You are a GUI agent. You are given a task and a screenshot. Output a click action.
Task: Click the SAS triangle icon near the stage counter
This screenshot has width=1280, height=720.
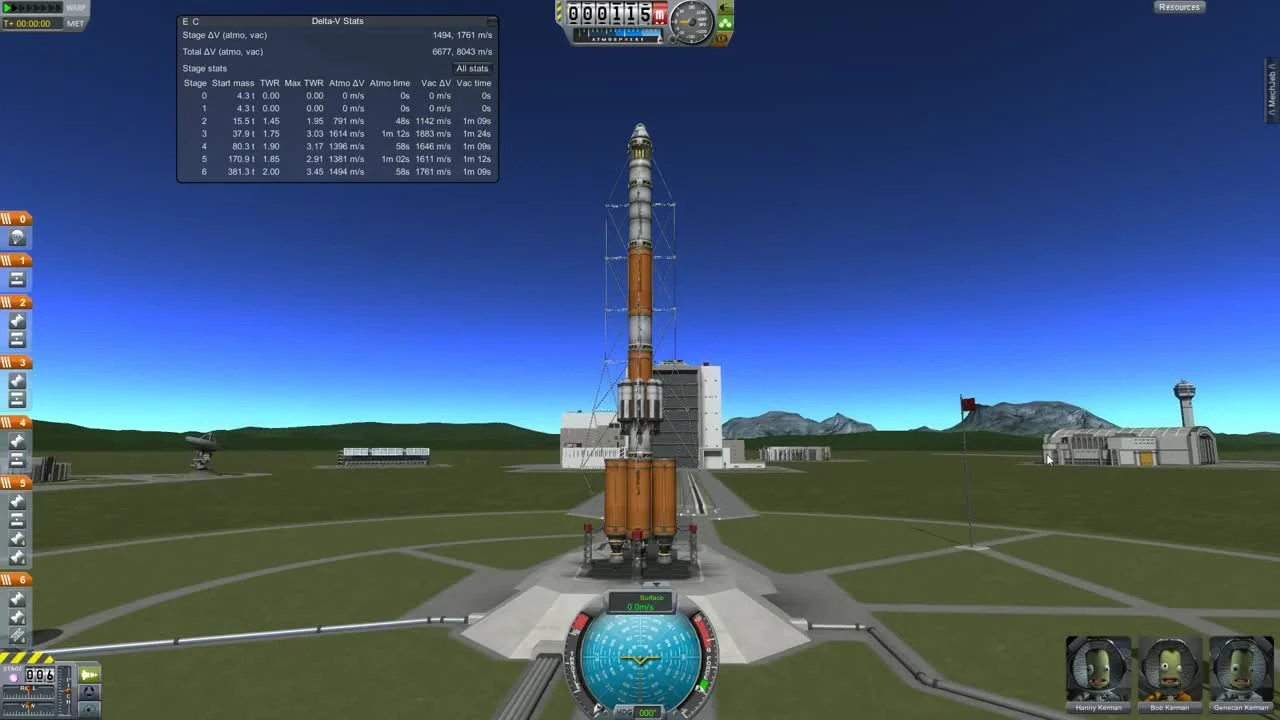click(x=89, y=693)
